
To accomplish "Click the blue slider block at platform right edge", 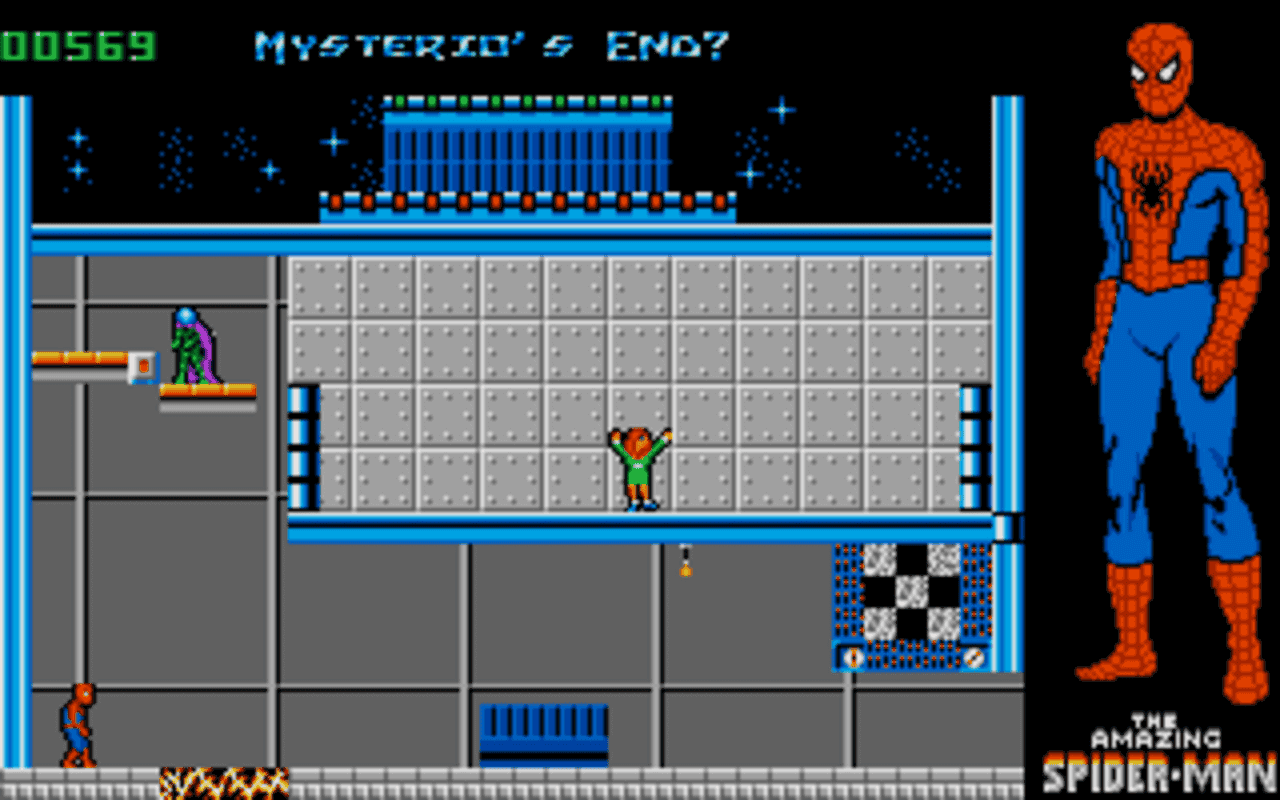I will click(1008, 525).
